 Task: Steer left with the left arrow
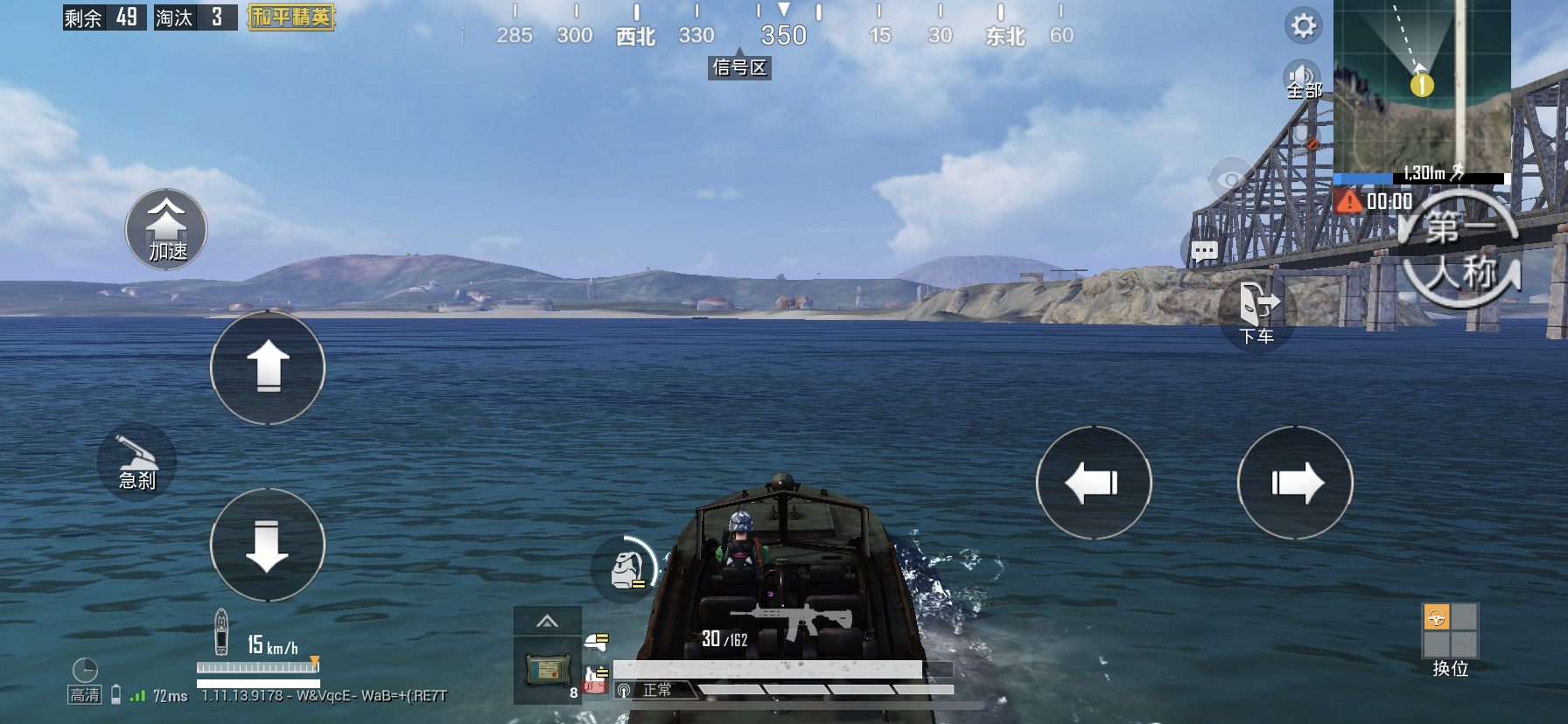point(1094,483)
